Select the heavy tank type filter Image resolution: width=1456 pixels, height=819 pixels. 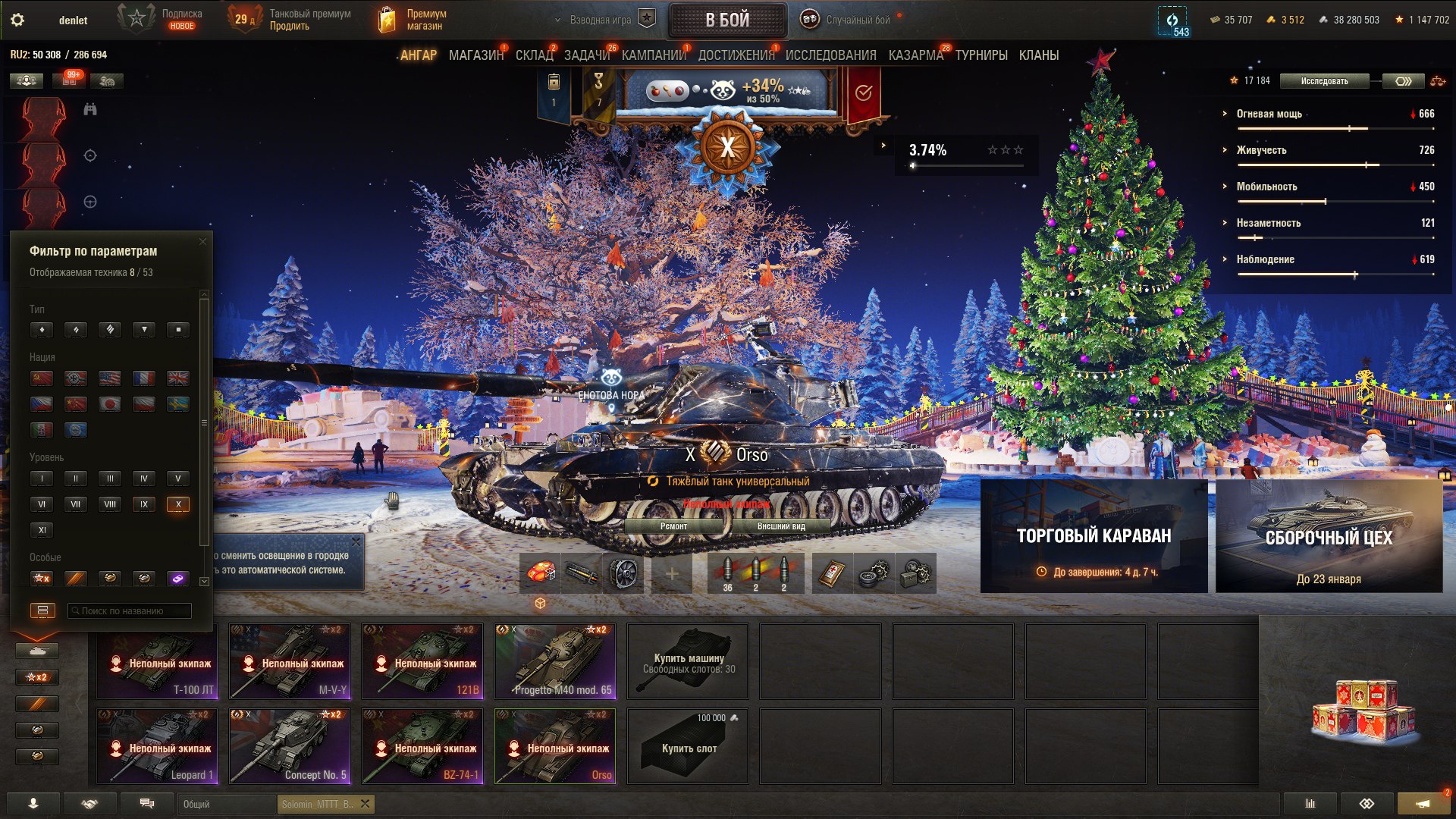tap(110, 330)
